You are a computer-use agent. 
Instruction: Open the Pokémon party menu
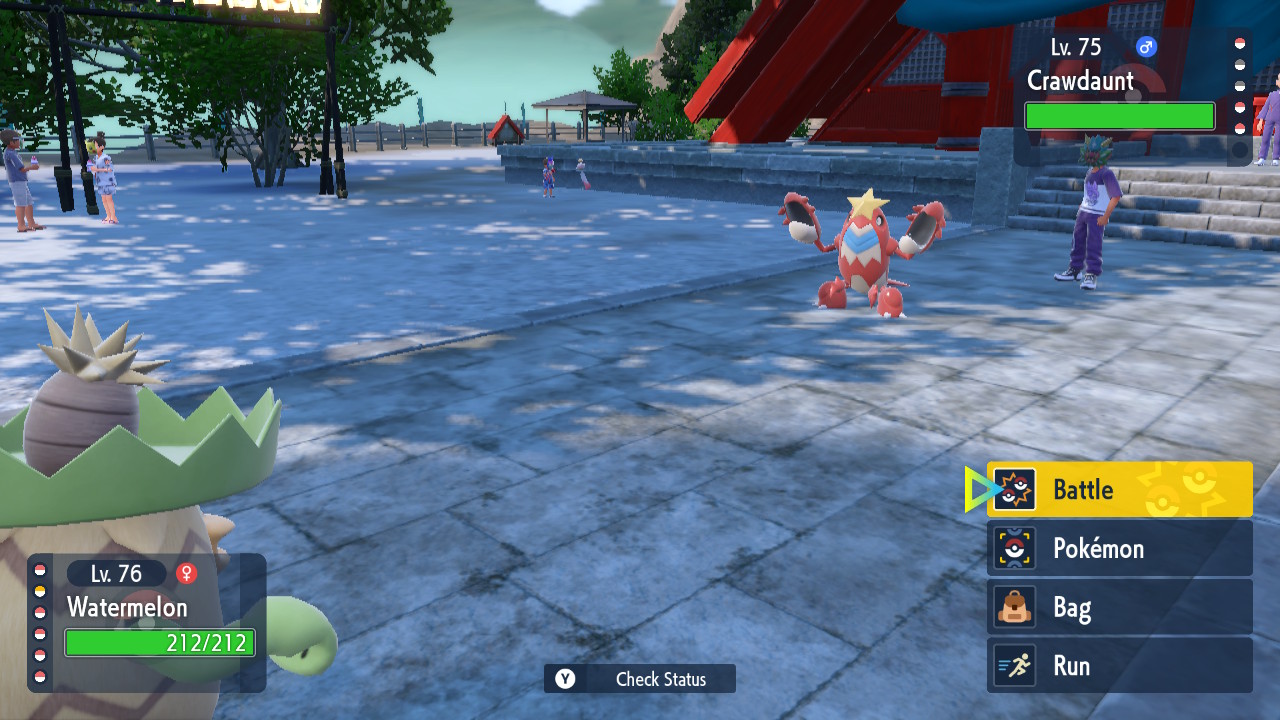[1119, 548]
